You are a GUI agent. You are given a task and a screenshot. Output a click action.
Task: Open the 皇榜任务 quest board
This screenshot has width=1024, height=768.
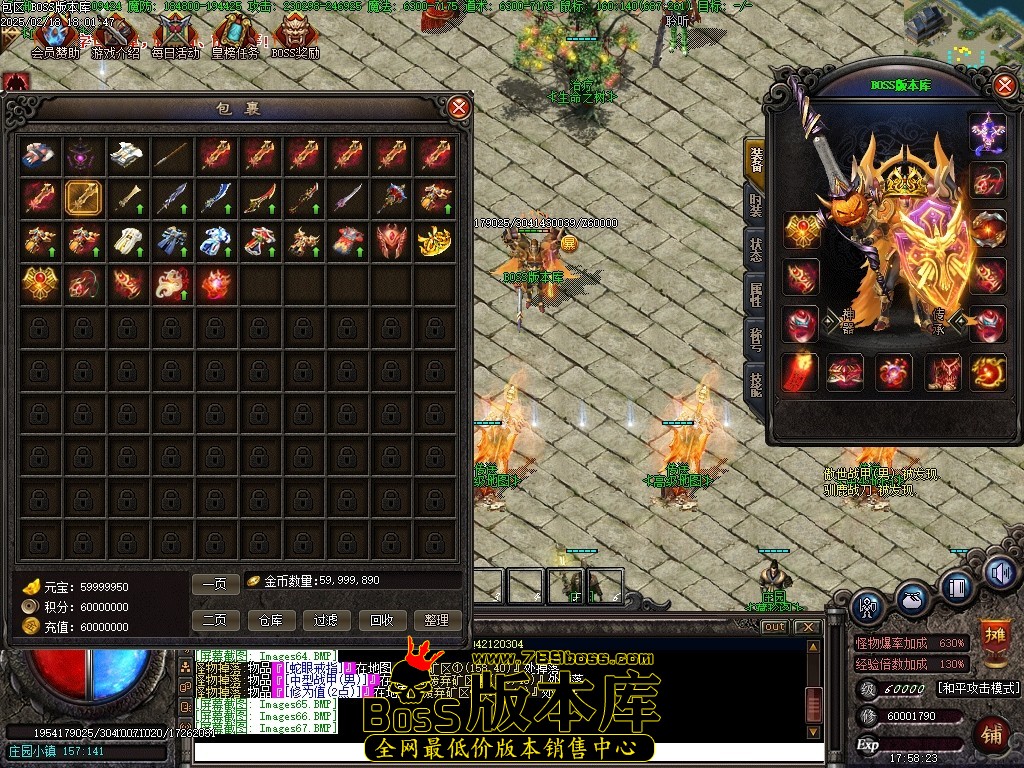click(235, 40)
